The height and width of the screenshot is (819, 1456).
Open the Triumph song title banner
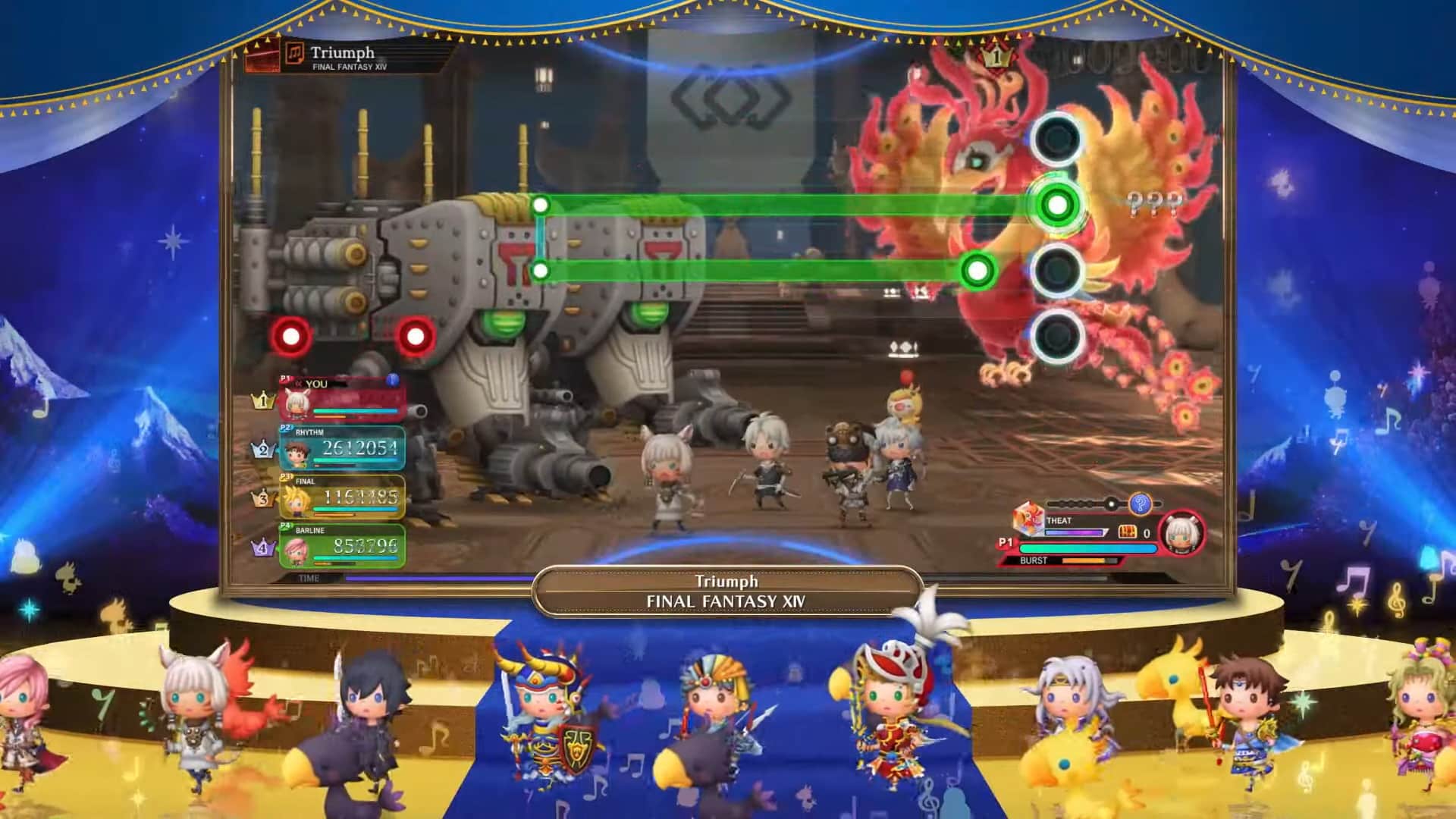pos(727,591)
